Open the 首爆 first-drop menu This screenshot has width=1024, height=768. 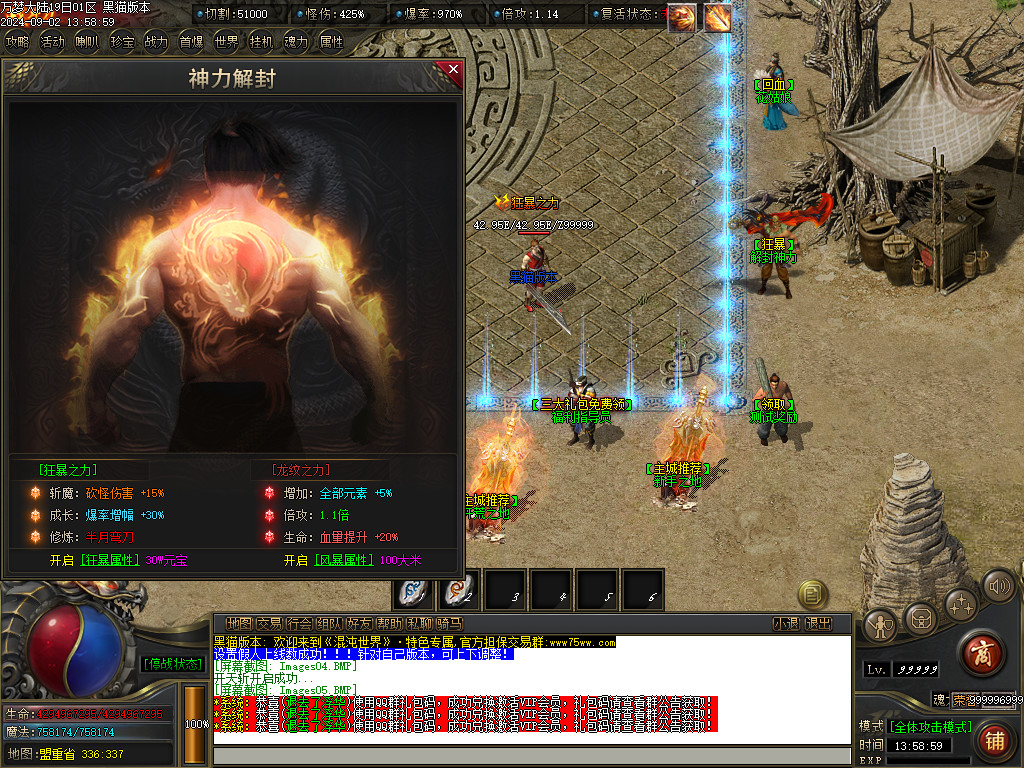(x=191, y=42)
